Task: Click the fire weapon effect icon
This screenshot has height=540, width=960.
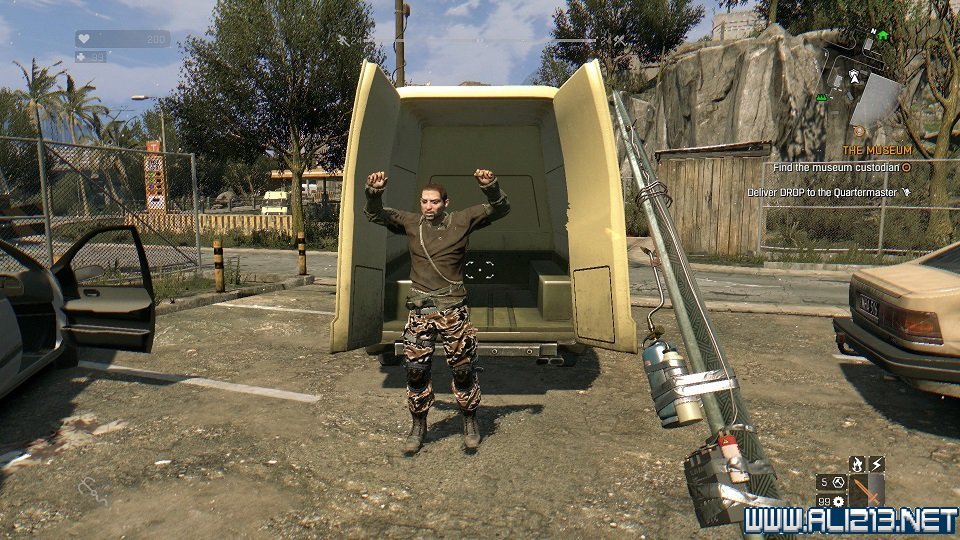Action: pyautogui.click(x=858, y=464)
